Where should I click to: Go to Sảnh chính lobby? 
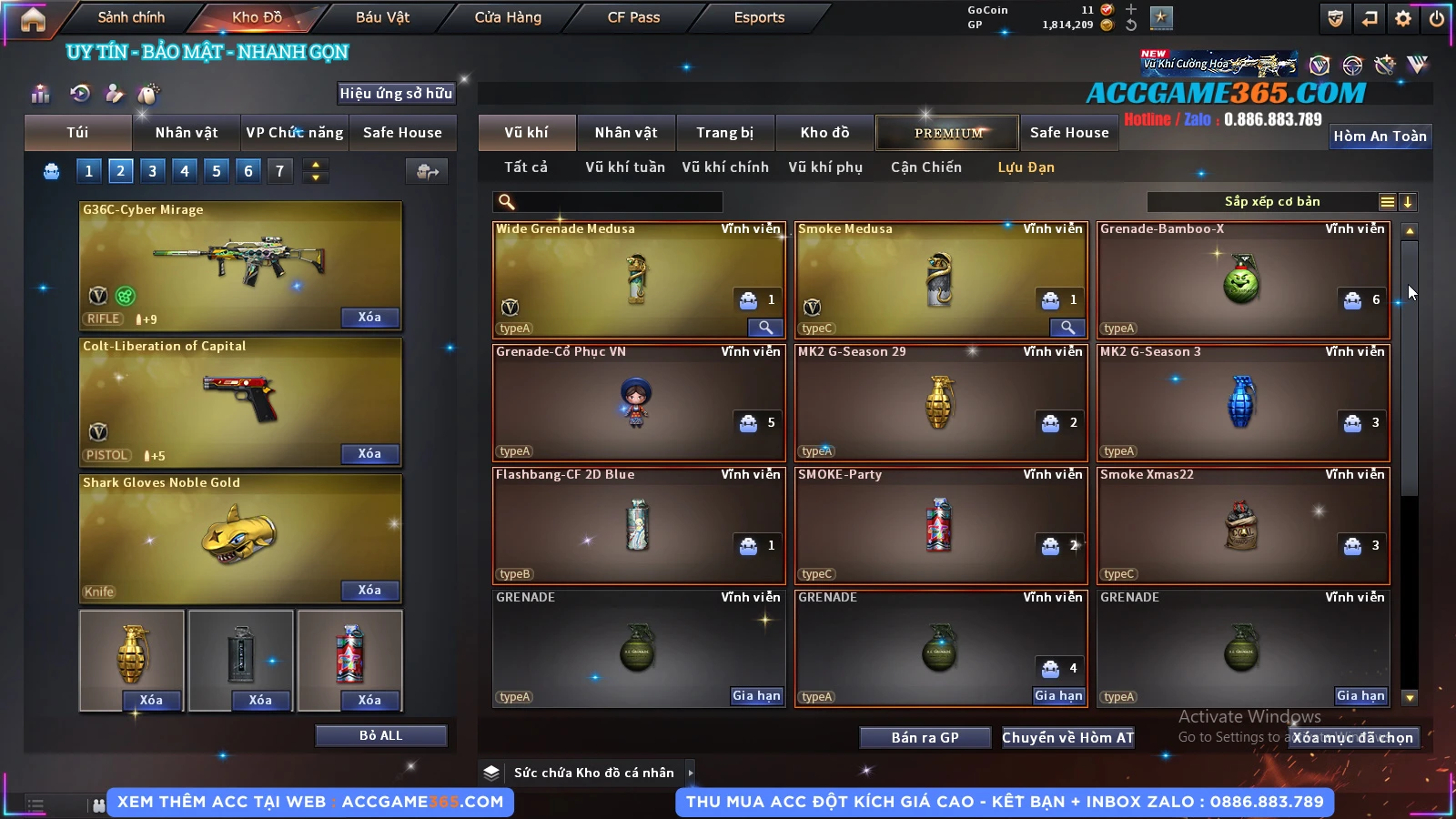(131, 17)
